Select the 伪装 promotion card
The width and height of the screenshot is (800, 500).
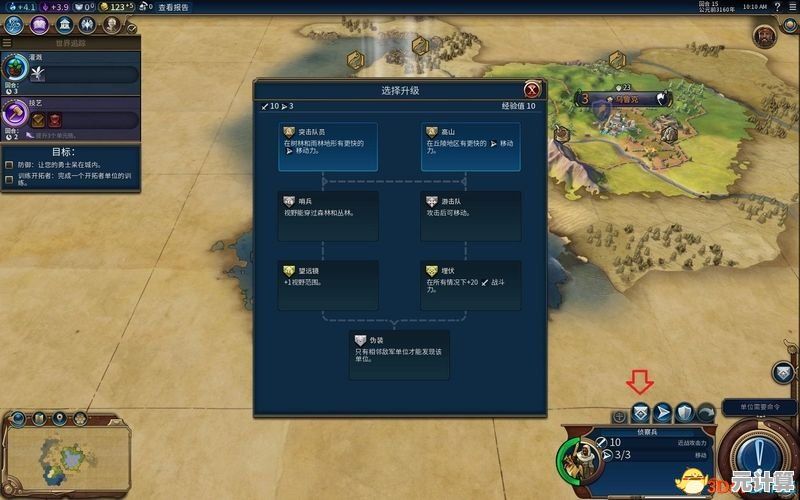[x=399, y=355]
